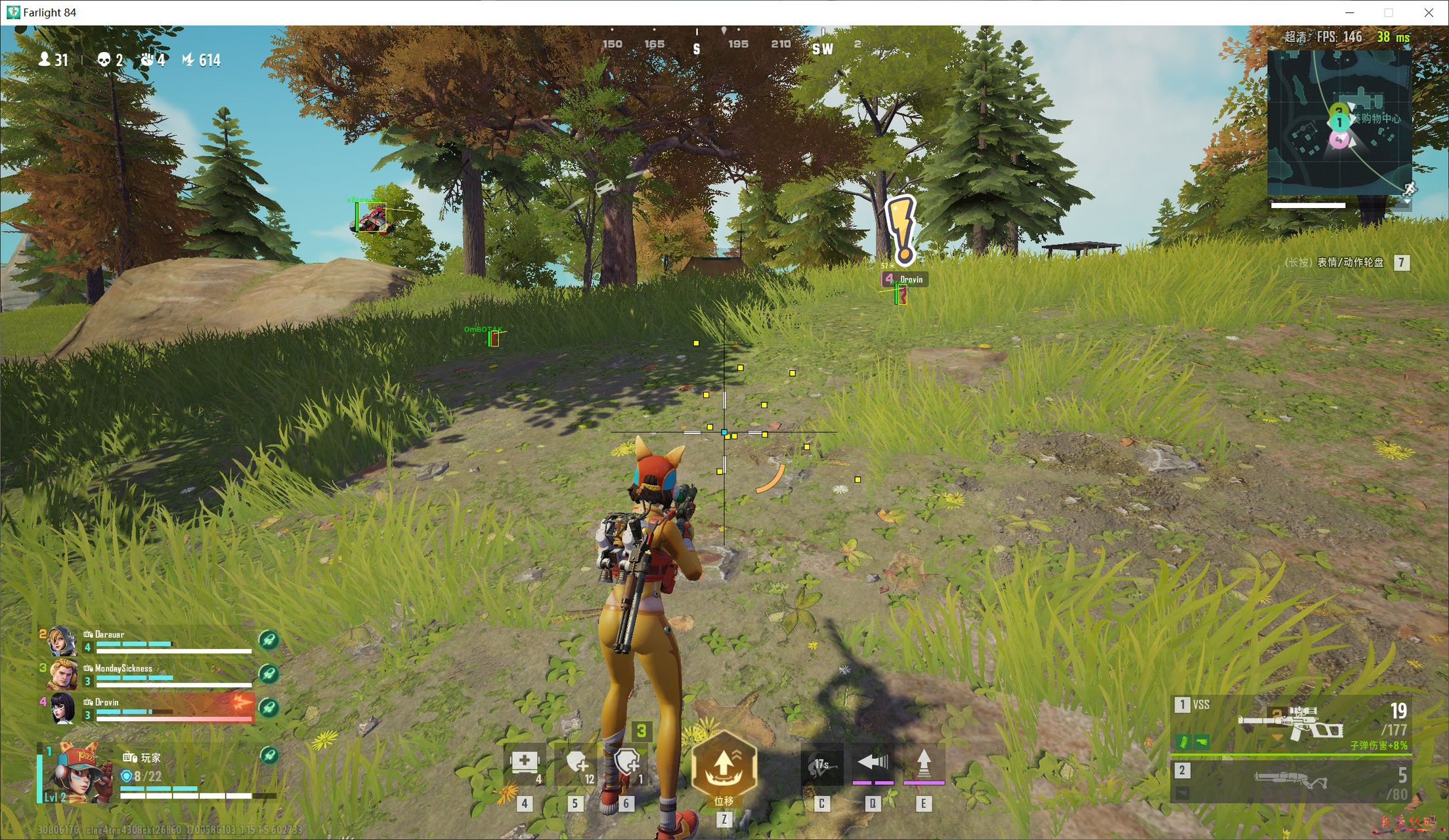Switch to the shotgun in weapon slot 2
Image resolution: width=1449 pixels, height=840 pixels.
[x=1290, y=782]
